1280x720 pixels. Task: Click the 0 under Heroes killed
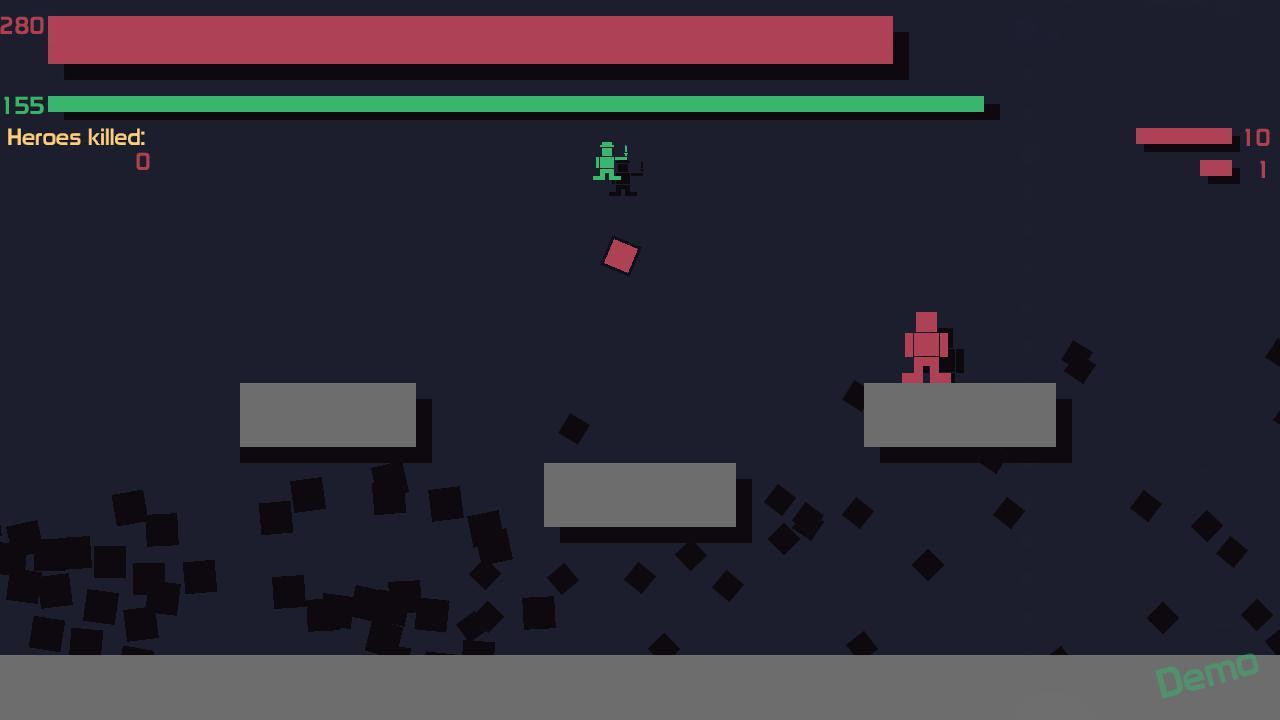coord(142,162)
